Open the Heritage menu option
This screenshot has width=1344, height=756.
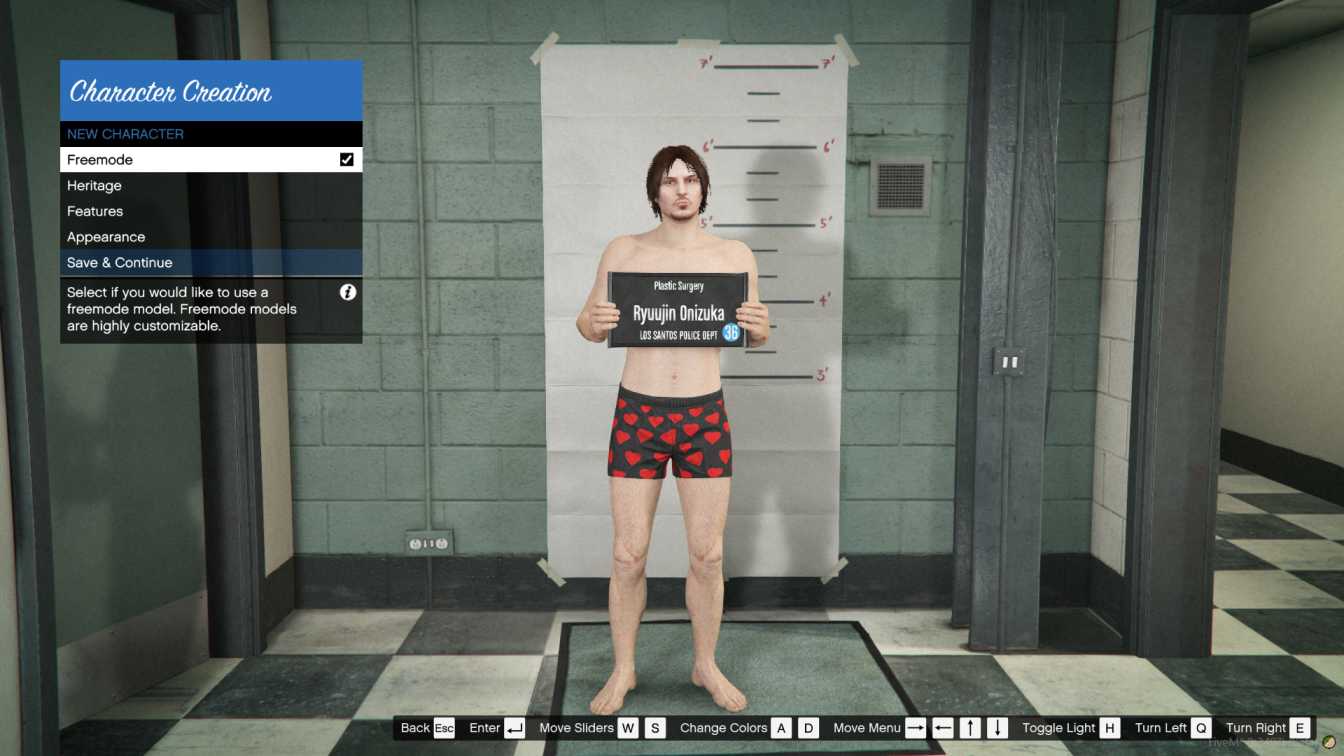[x=94, y=185]
